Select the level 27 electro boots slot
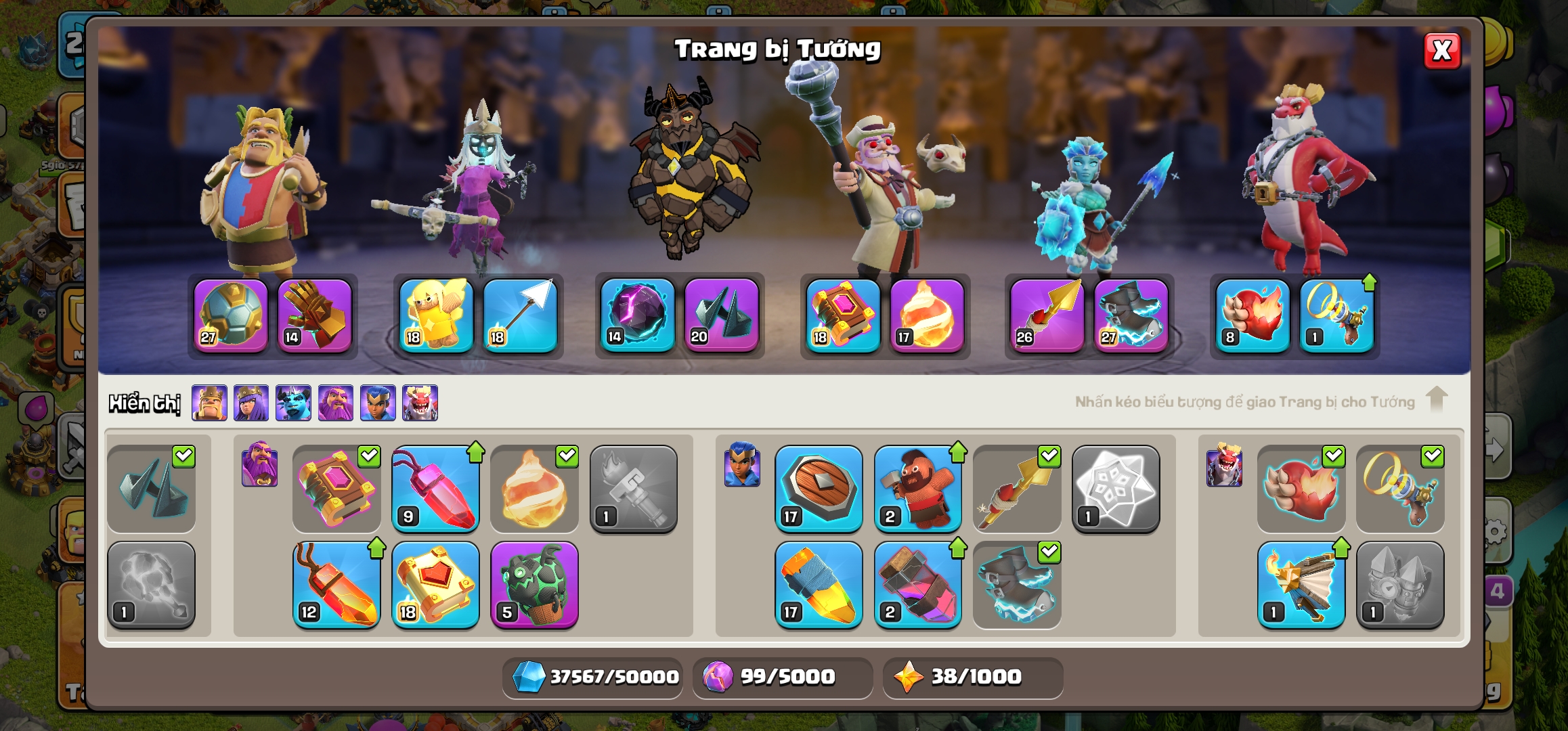The image size is (1568, 731). (x=1131, y=315)
